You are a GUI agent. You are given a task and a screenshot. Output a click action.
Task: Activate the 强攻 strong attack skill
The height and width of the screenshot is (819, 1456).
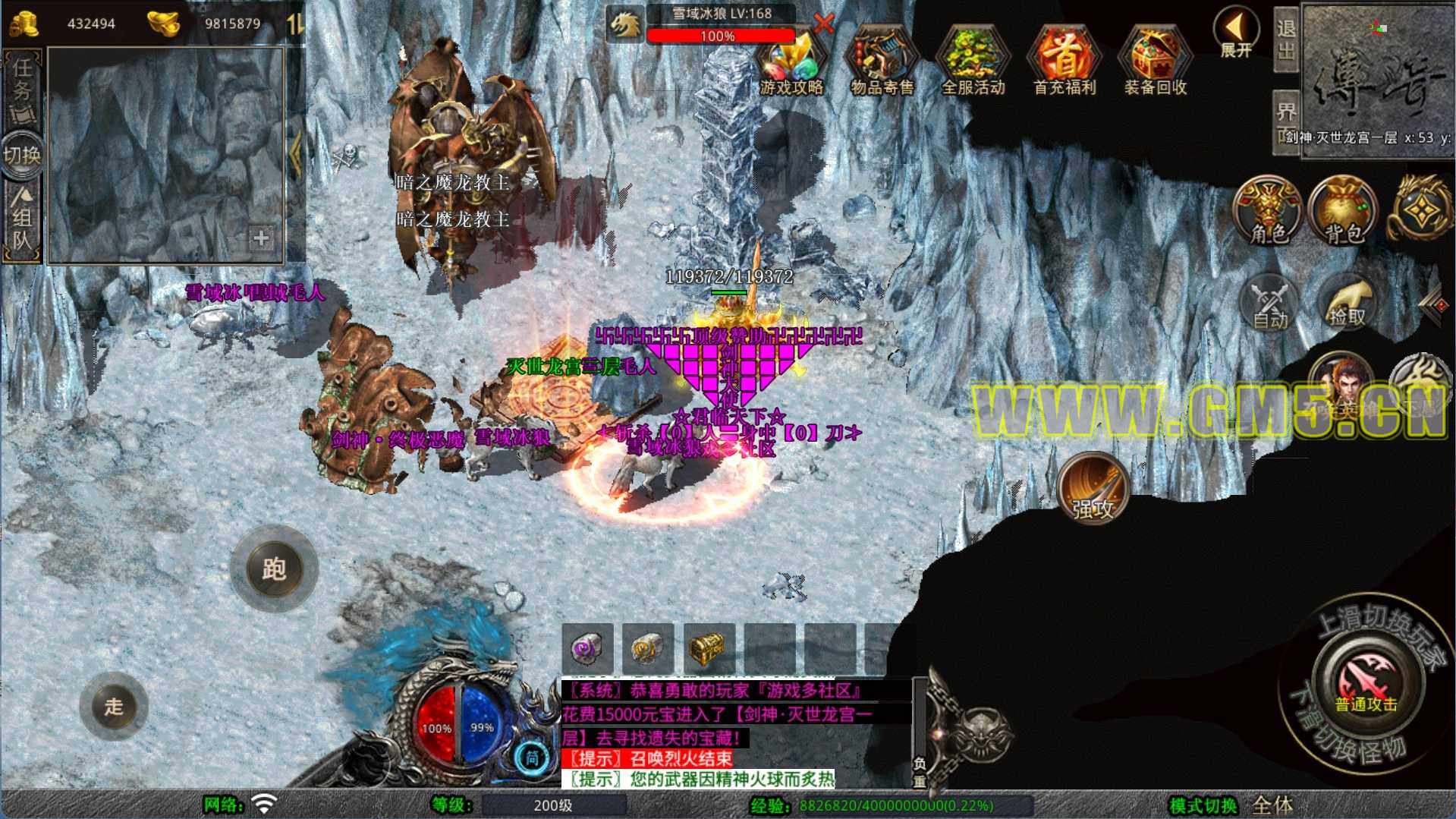[x=1093, y=488]
